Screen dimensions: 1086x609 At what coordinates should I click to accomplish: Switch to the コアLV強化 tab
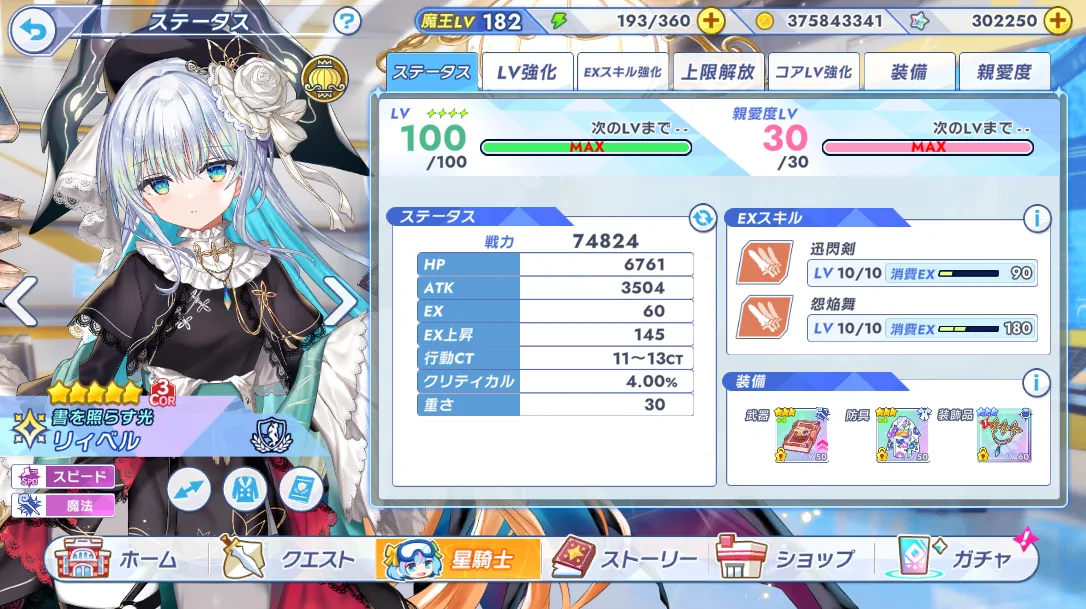[813, 72]
